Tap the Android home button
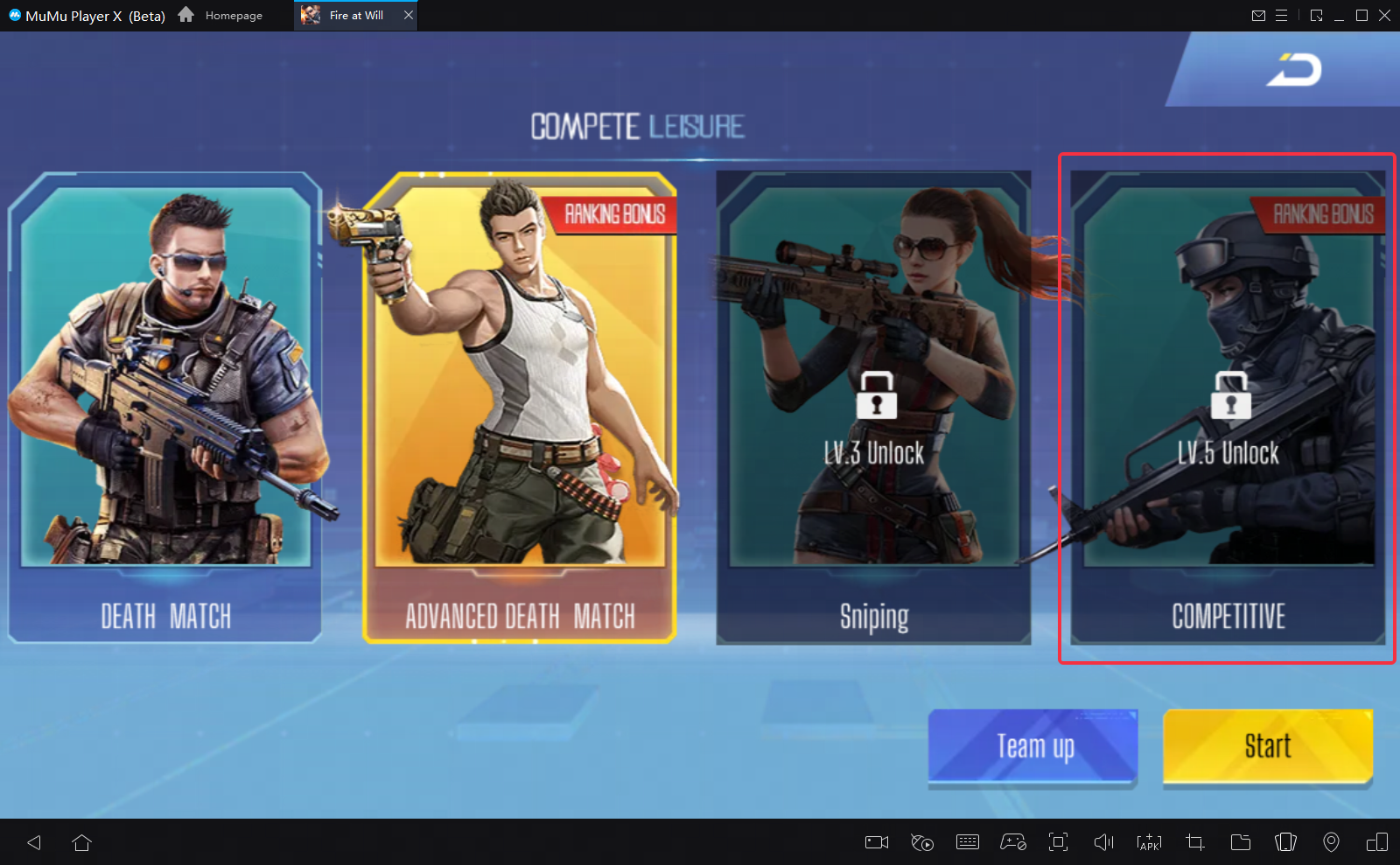Viewport: 1400px width, 865px height. point(81,842)
